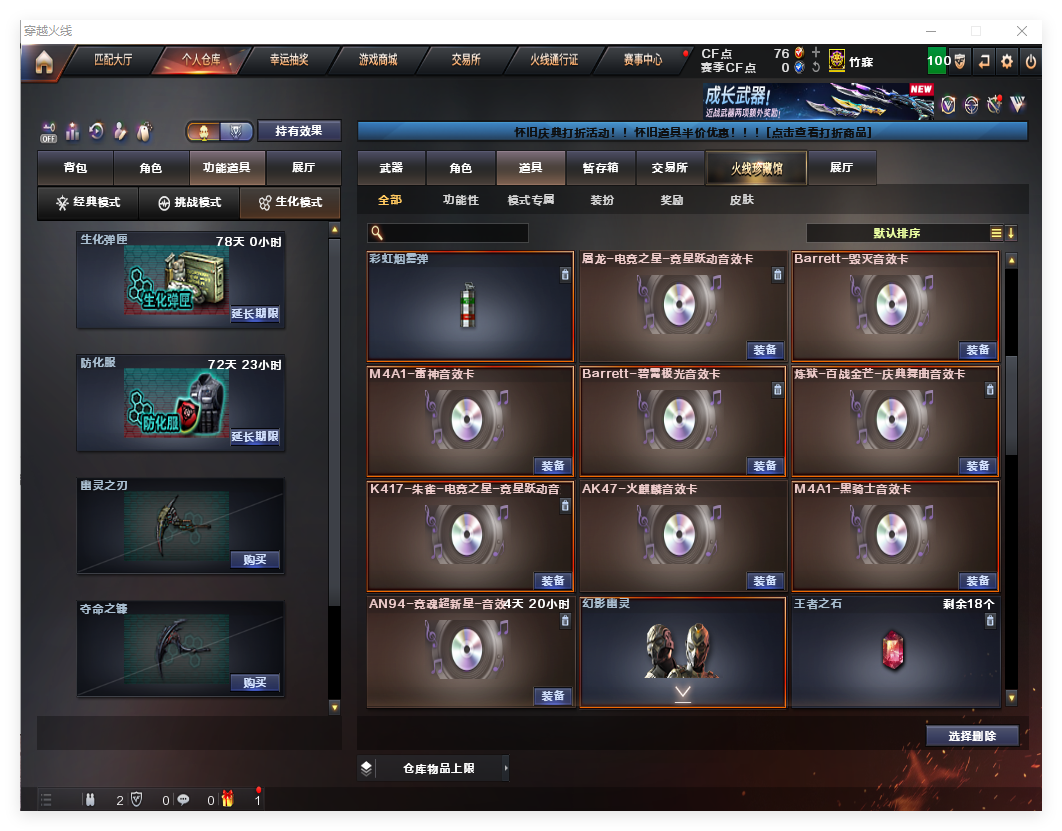Extend the 生化弹匣 duration
The image size is (1062, 831).
point(255,314)
